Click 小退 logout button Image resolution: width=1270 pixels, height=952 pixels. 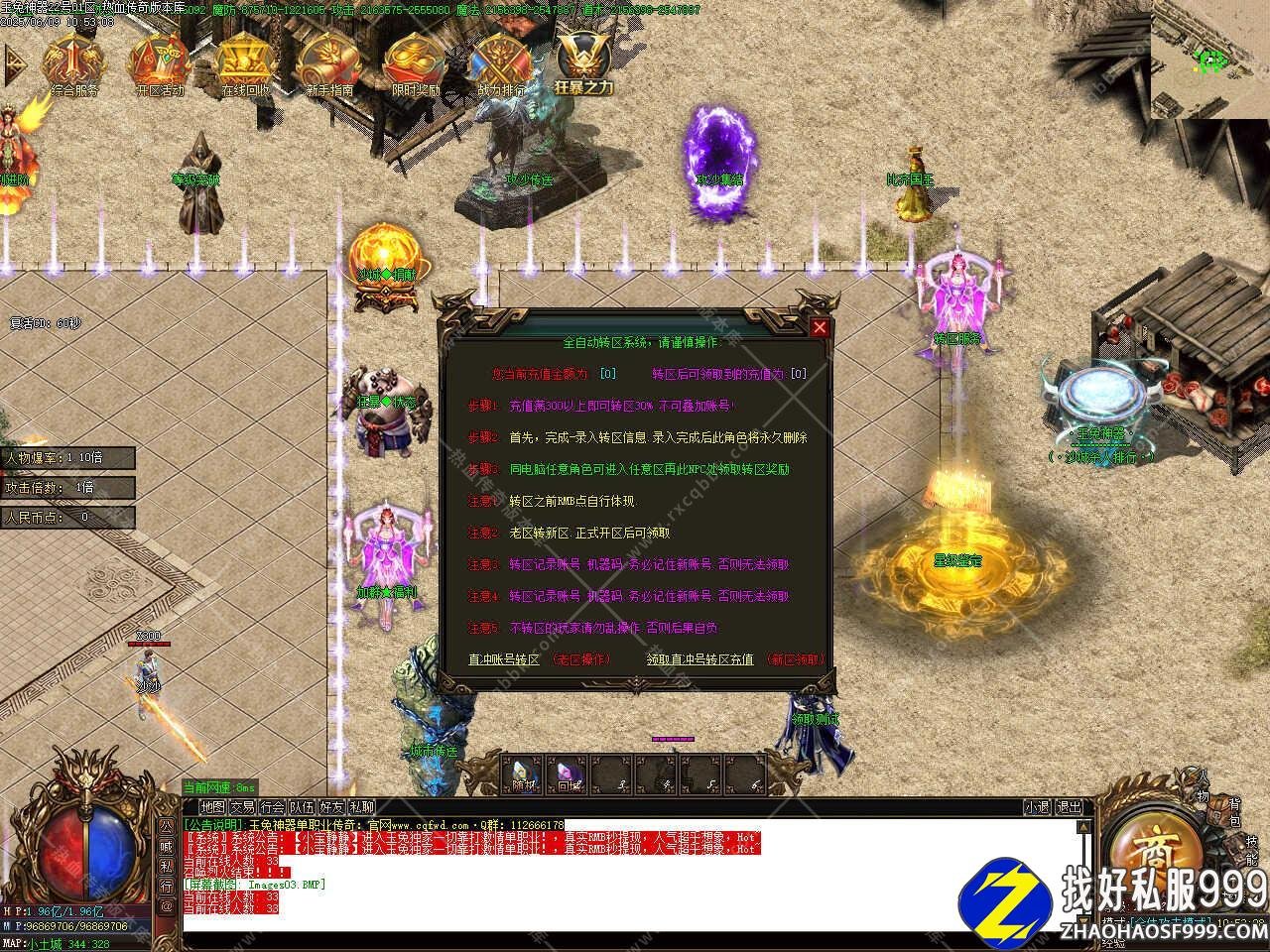pyautogui.click(x=1038, y=807)
